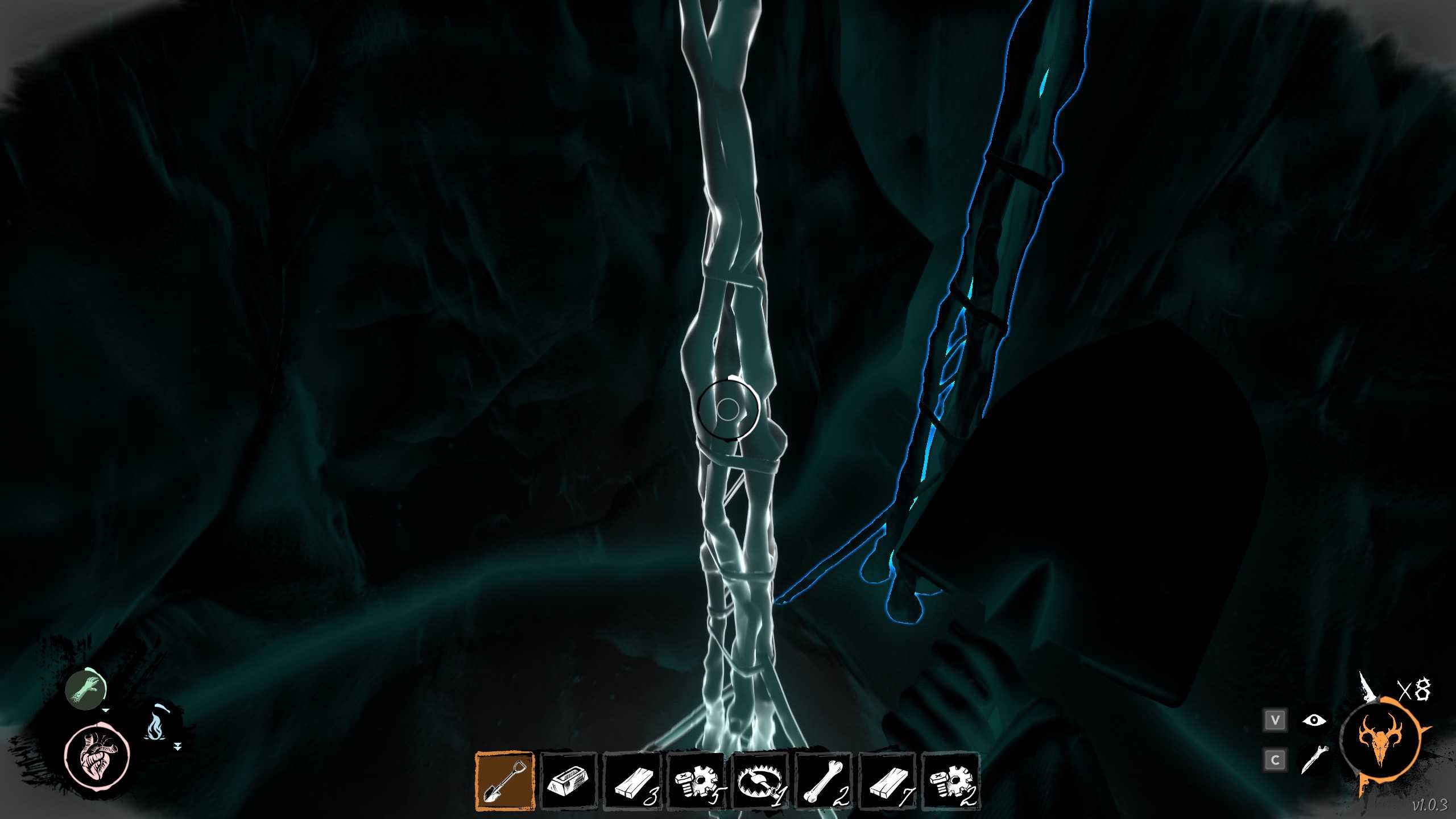The image size is (1456, 819).
Task: Select the bear trap hotbar slot
Action: click(759, 781)
